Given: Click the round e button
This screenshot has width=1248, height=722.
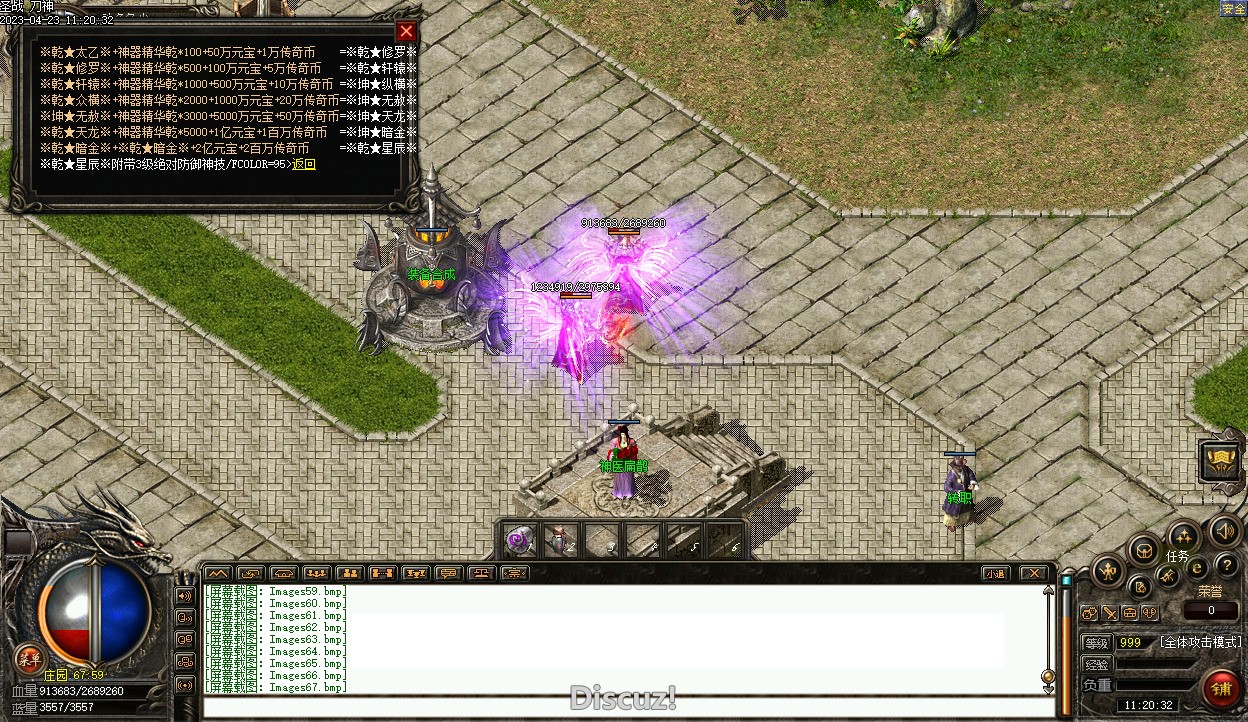Looking at the screenshot, I should [x=1196, y=569].
